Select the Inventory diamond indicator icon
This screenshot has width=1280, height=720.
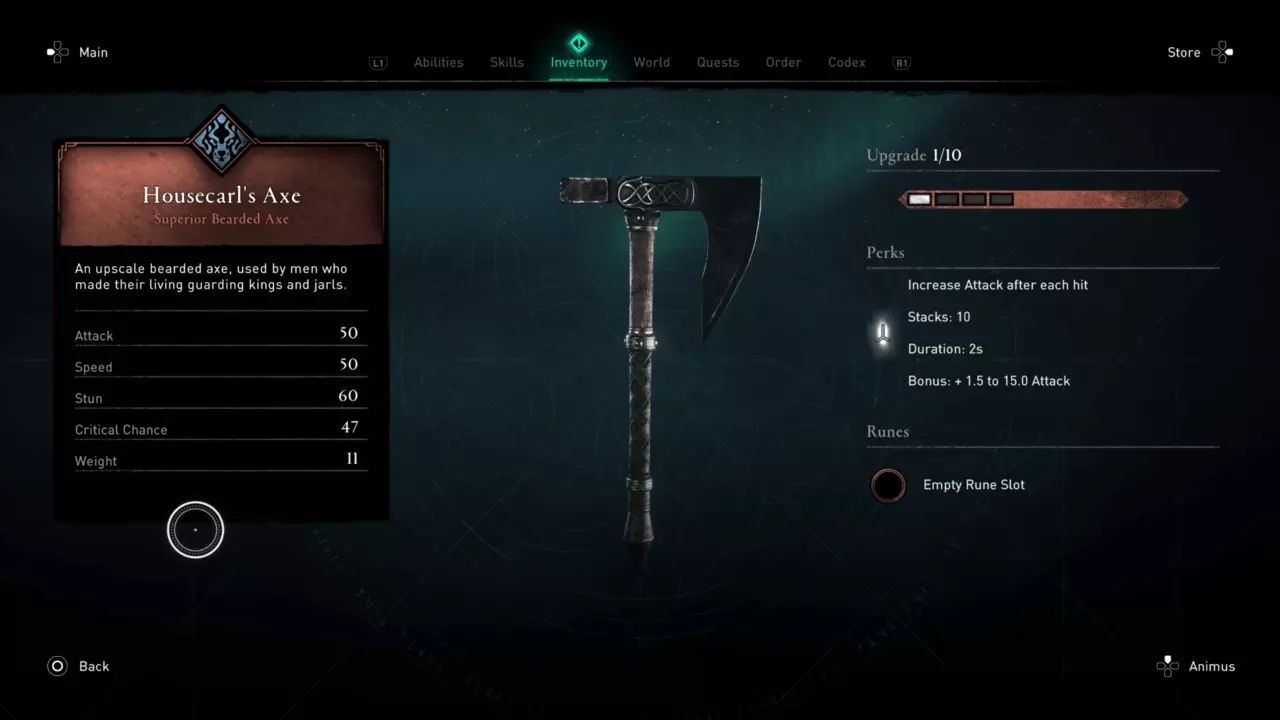[x=579, y=43]
